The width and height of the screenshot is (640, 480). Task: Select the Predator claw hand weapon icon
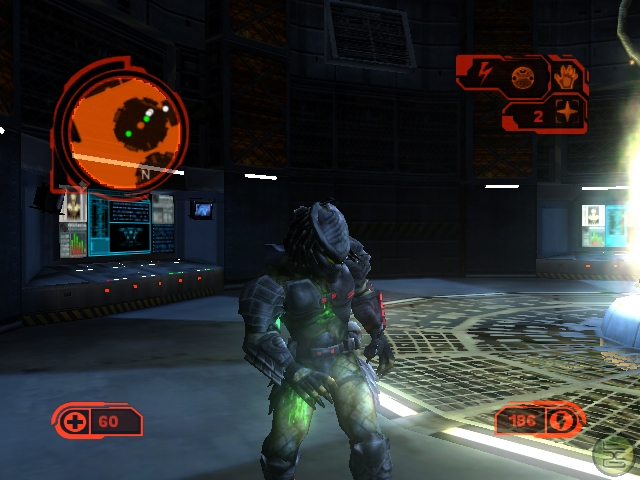566,77
